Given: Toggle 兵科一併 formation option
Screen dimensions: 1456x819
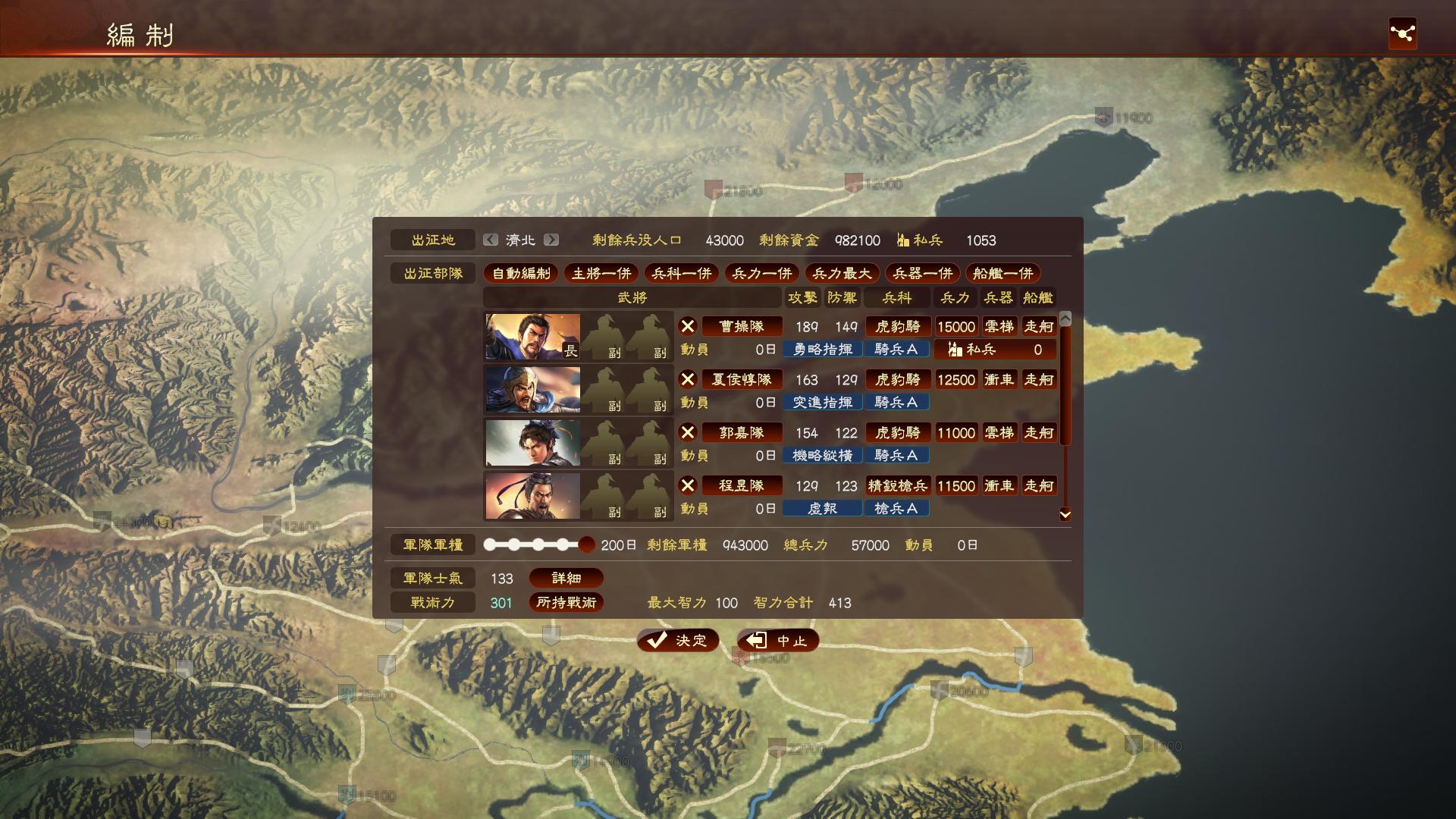Looking at the screenshot, I should (x=681, y=274).
